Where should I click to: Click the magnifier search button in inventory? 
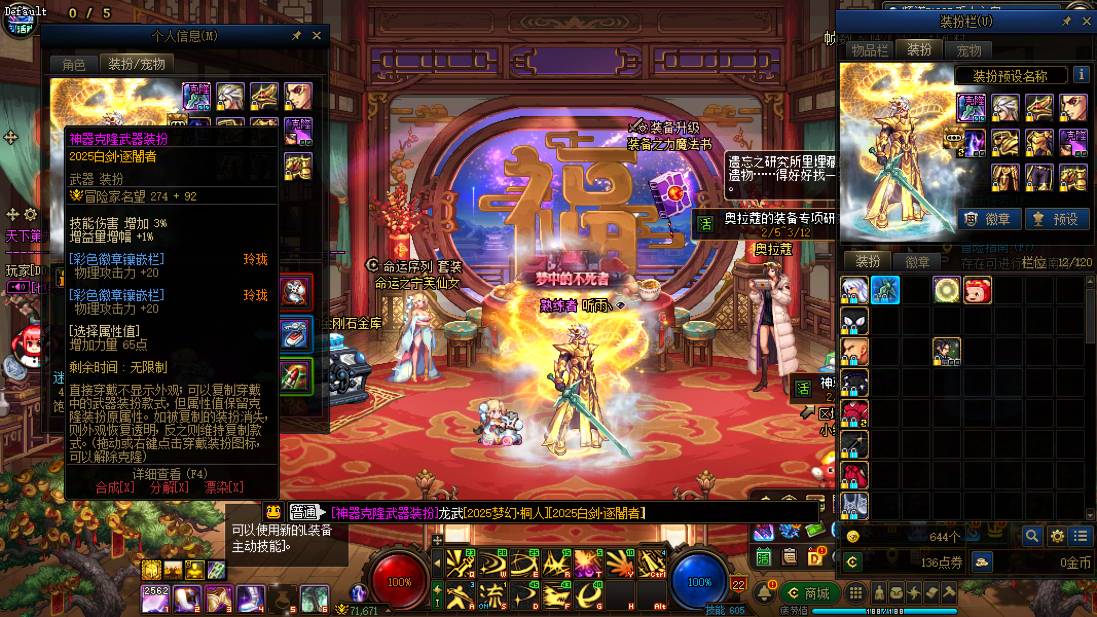[1032, 537]
